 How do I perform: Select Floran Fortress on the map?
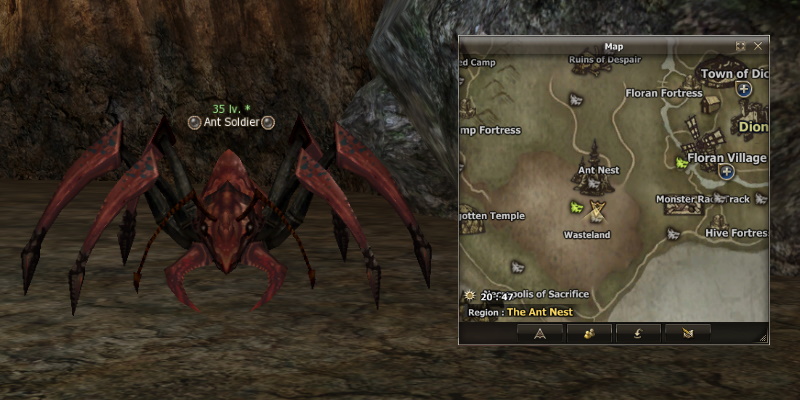click(664, 93)
